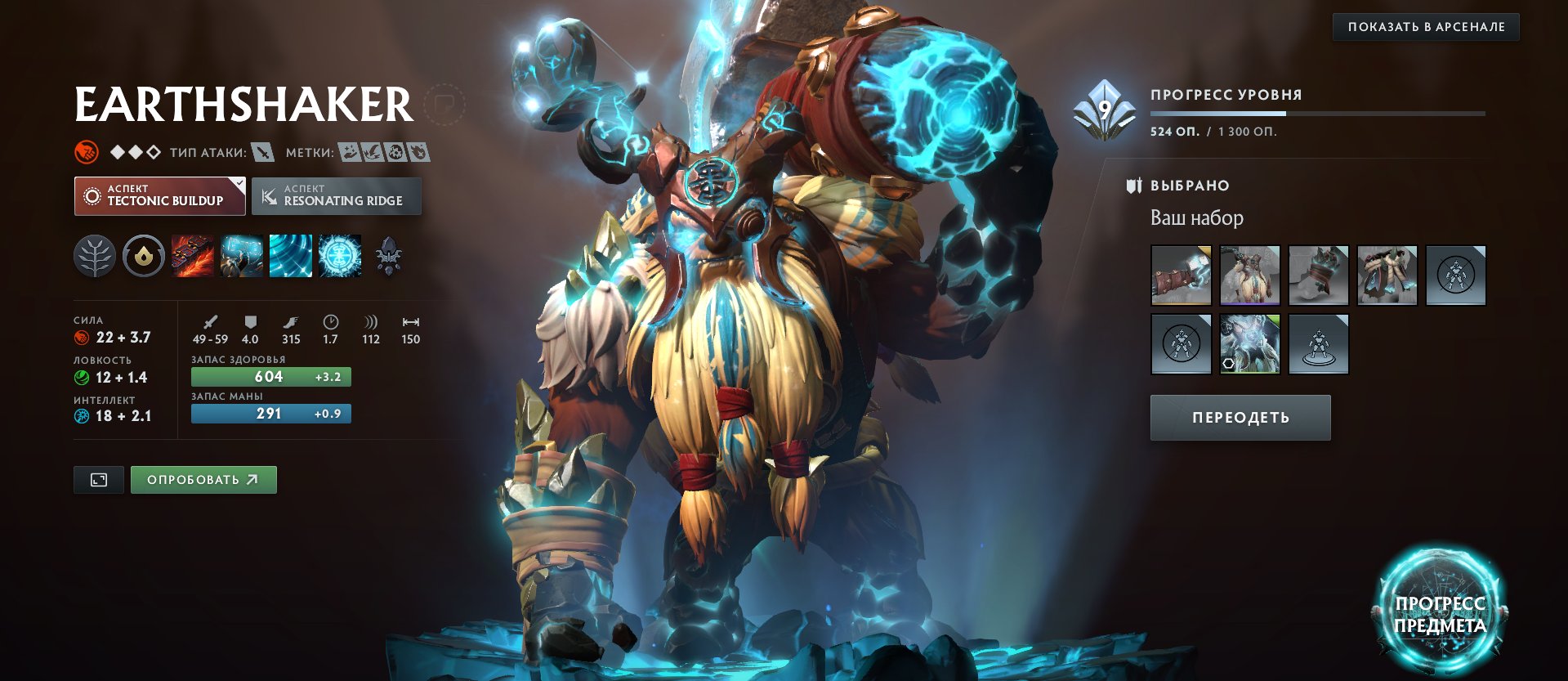Select the weapon thumbnail in Ваш набор
Screen dimensions: 1568x681
point(1181,276)
